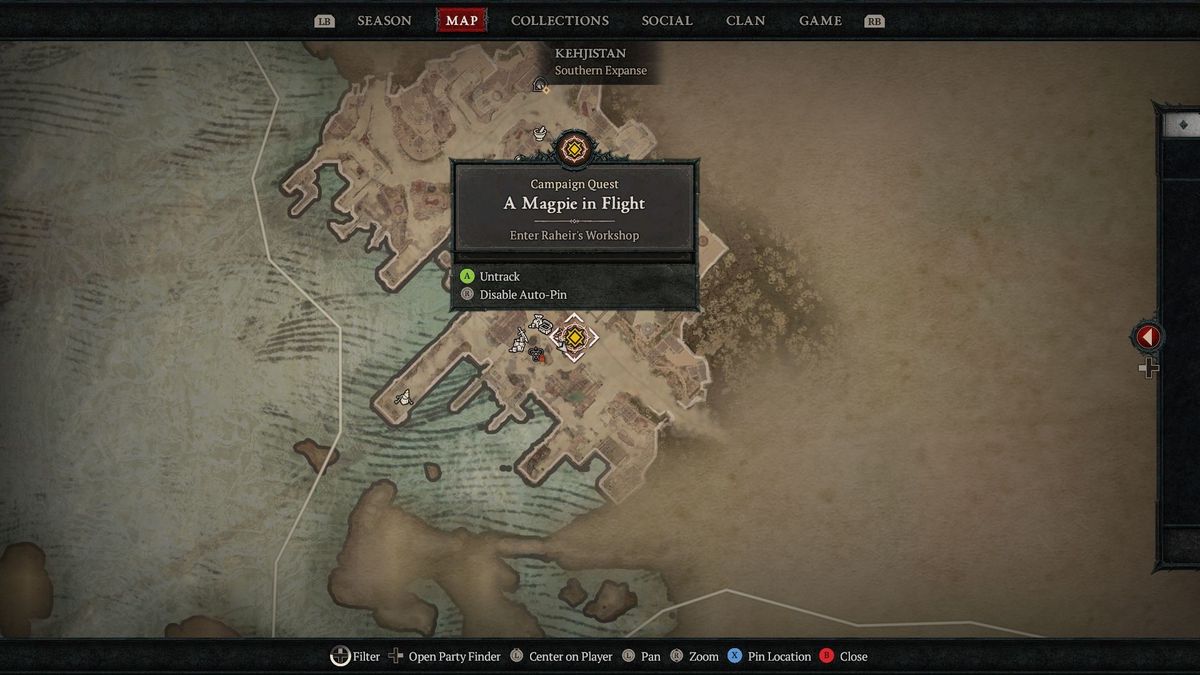Expand the side panel with red arrow
1200x675 pixels.
tap(1147, 338)
